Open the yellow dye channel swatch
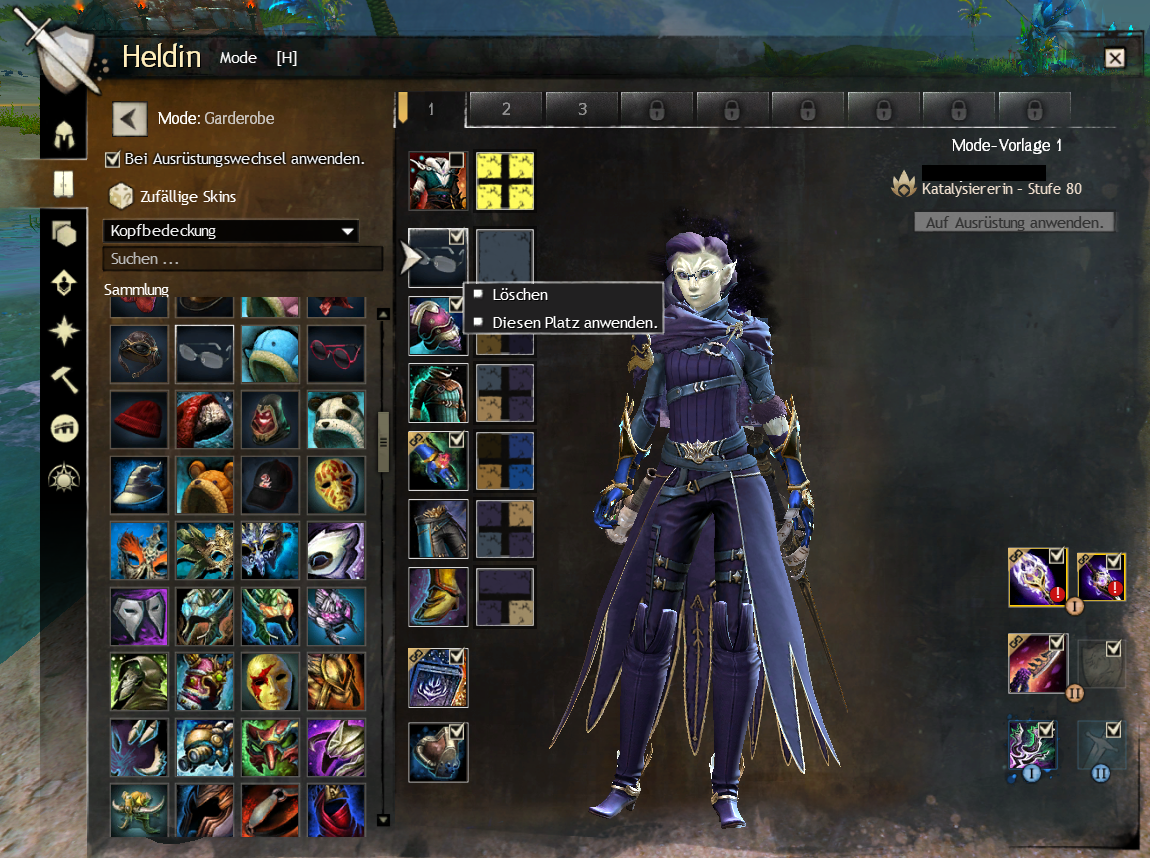 tap(505, 181)
